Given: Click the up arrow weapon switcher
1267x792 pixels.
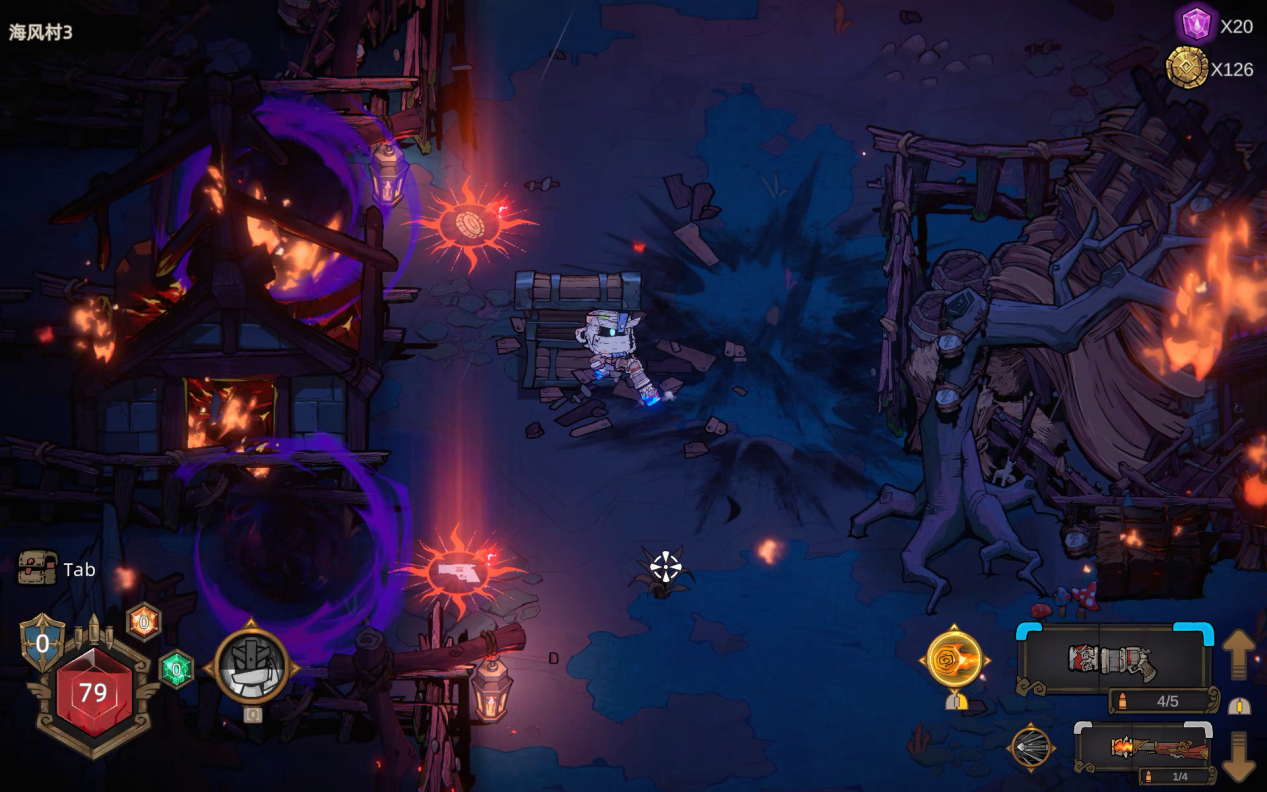Looking at the screenshot, I should 1238,653.
